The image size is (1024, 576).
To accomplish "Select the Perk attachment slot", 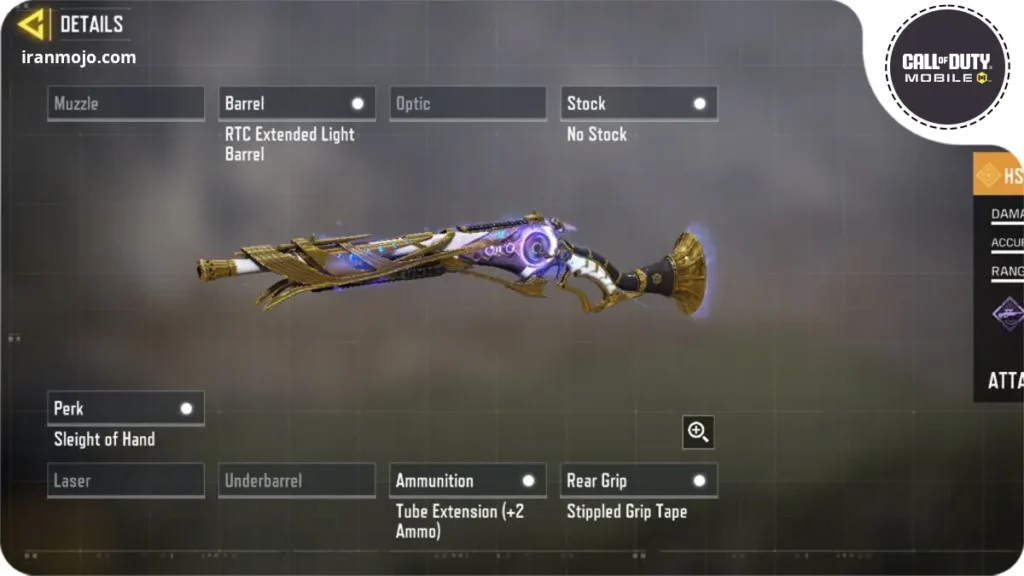I will click(126, 408).
